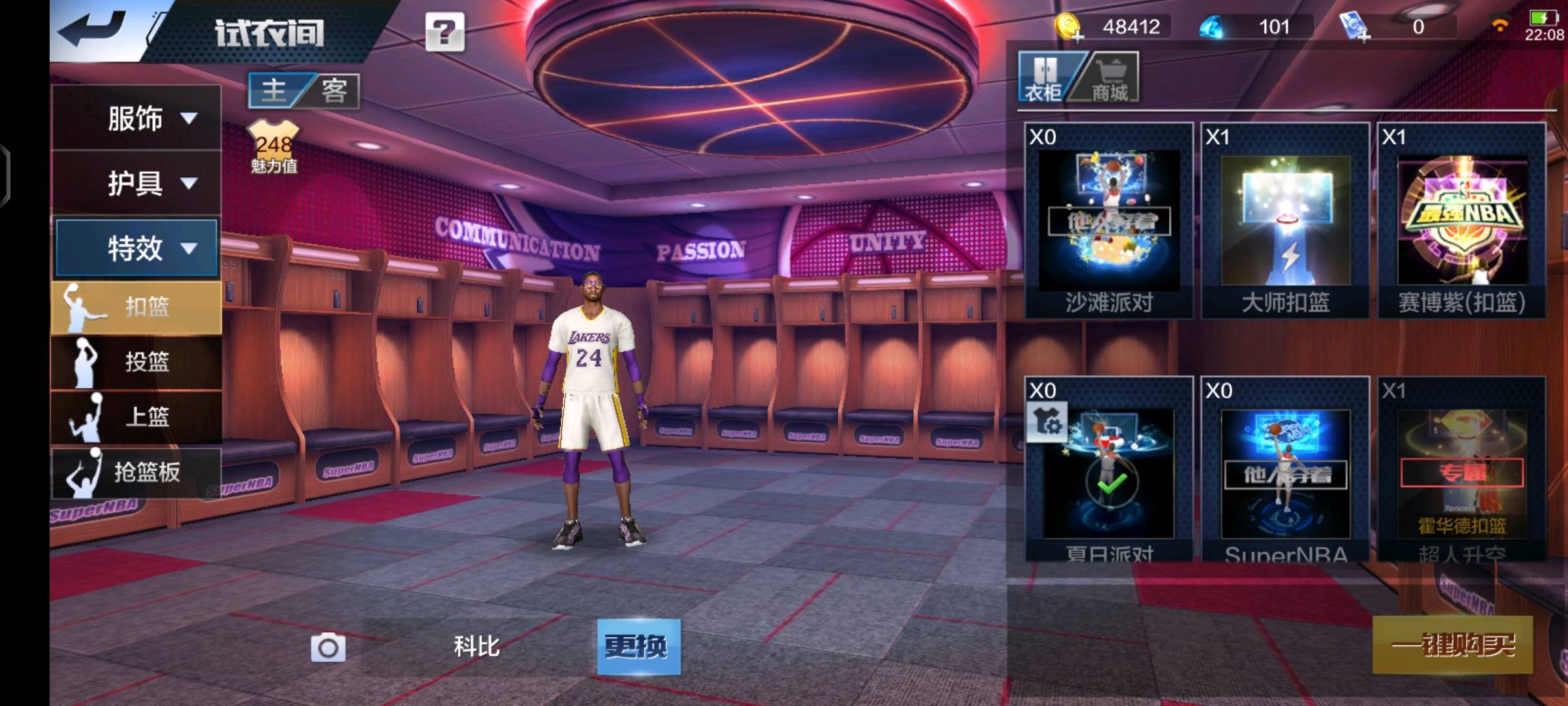Select the SuperNBA dunk effect tile

1285,469
